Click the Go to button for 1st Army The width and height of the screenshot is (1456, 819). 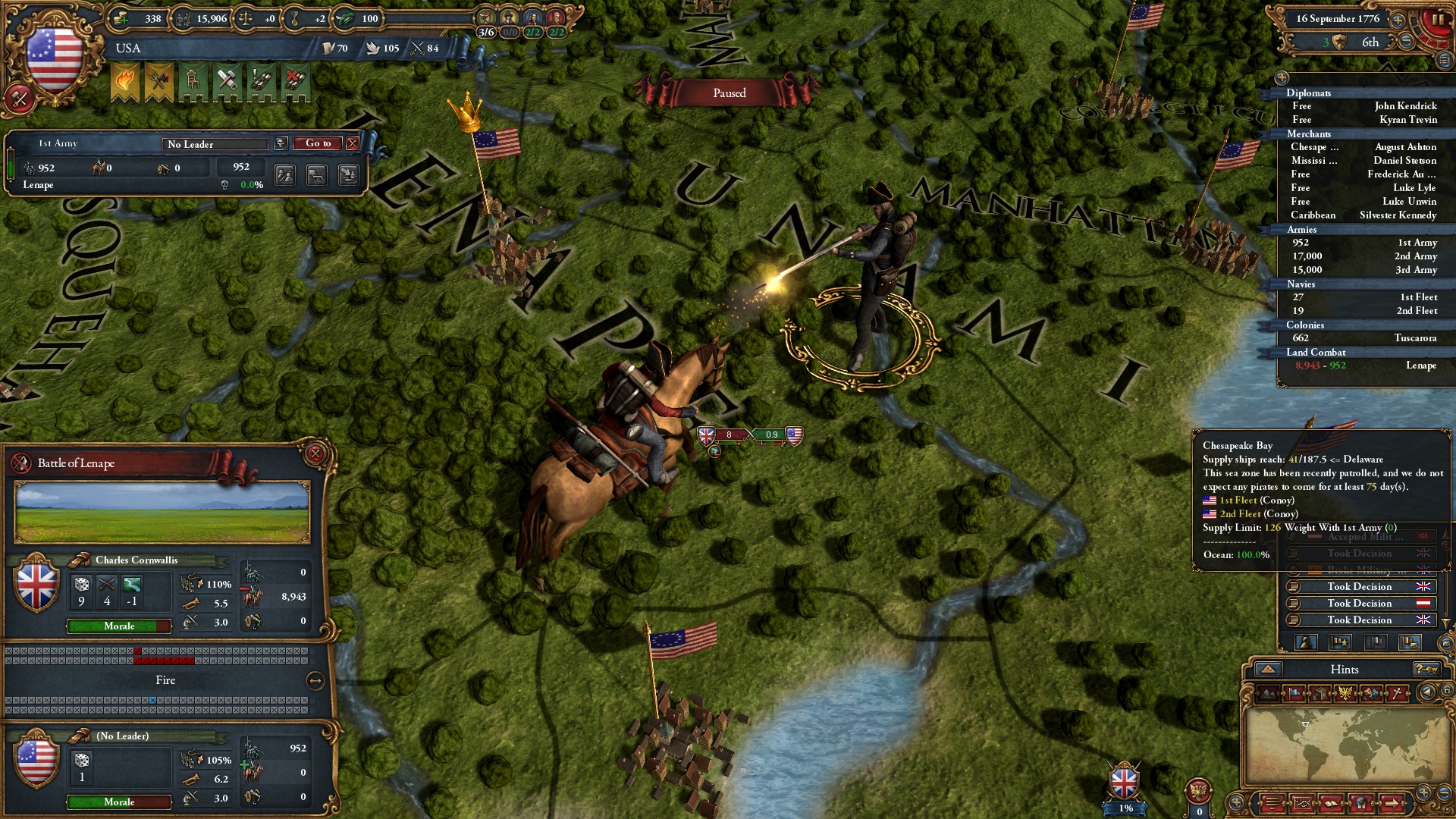[318, 143]
